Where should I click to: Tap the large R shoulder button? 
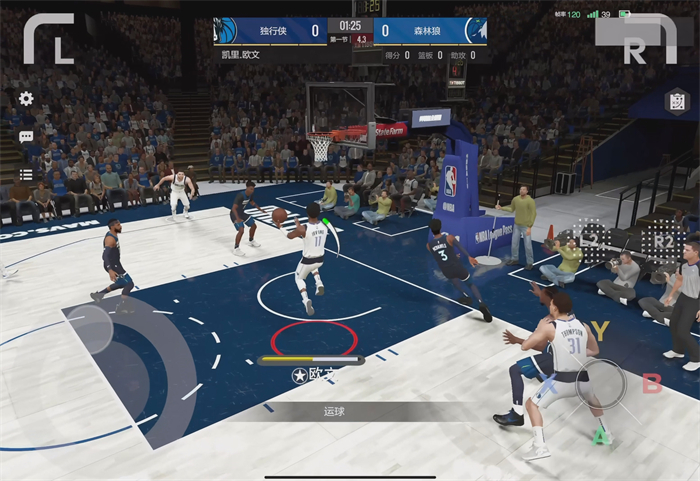(x=636, y=40)
